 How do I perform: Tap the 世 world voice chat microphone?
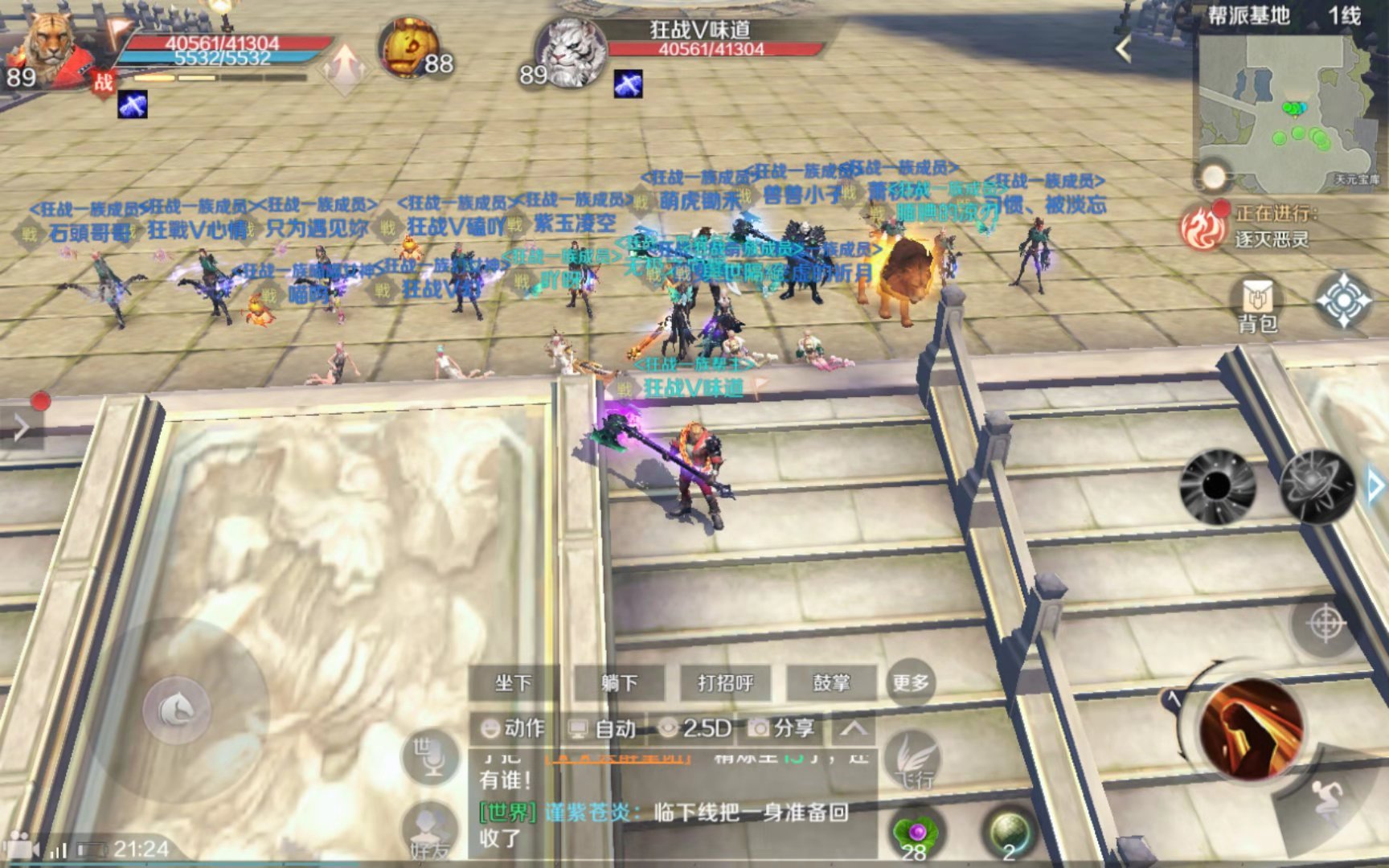tap(431, 757)
